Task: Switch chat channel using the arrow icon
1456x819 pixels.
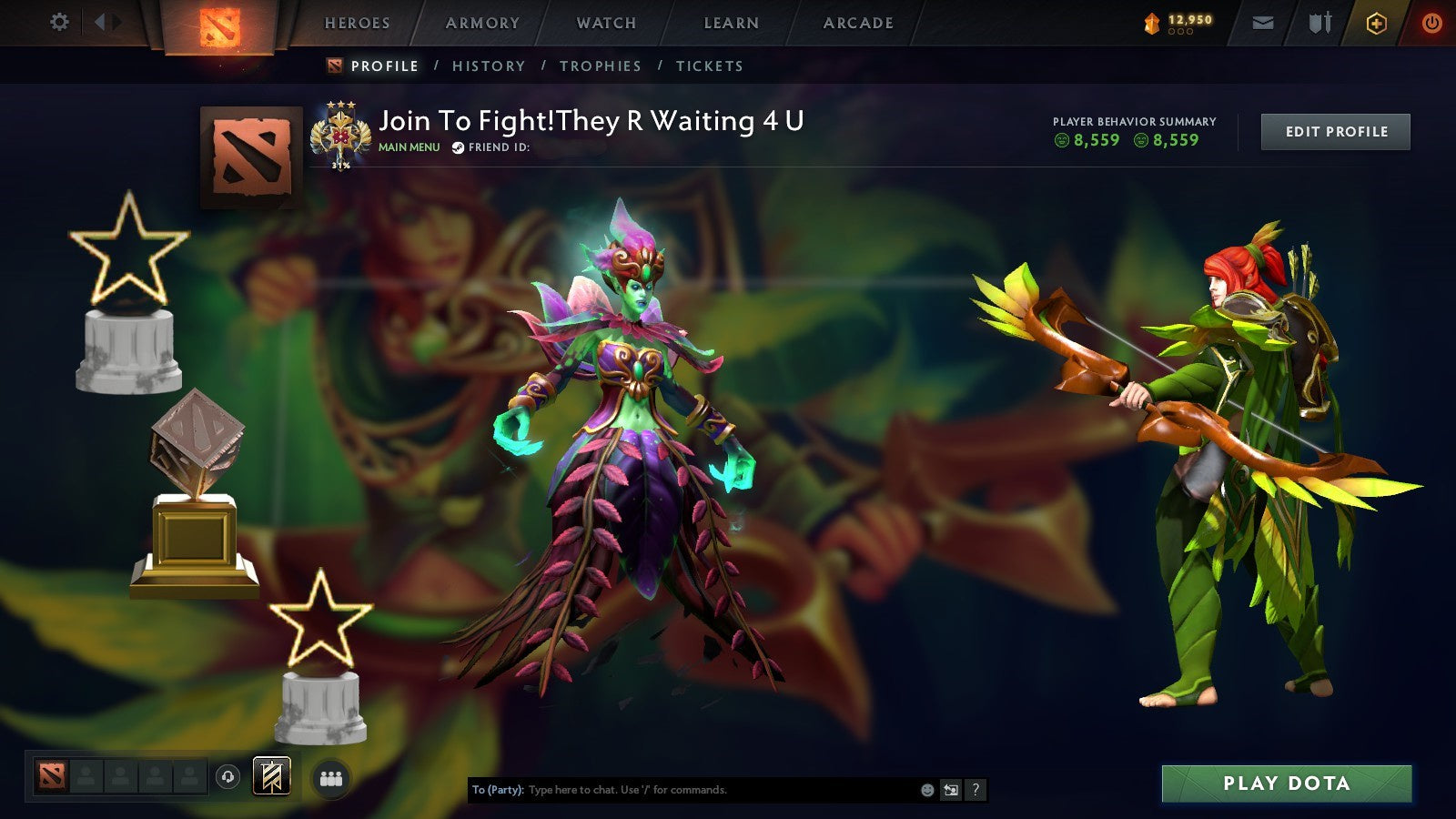Action: click(949, 791)
